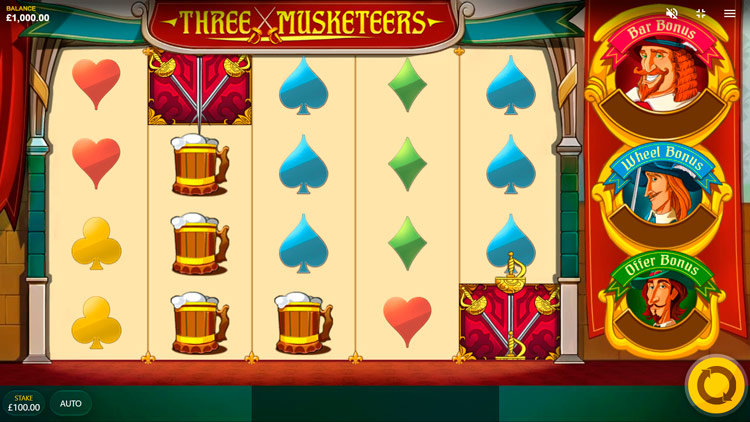Spin the reels with the gold button
750x422 pixels.
pyautogui.click(x=716, y=385)
